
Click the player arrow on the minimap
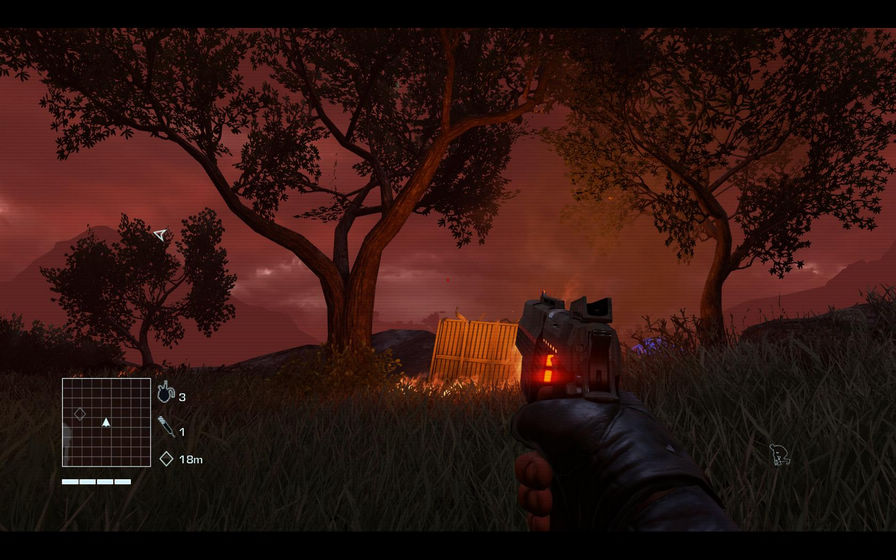coord(106,423)
